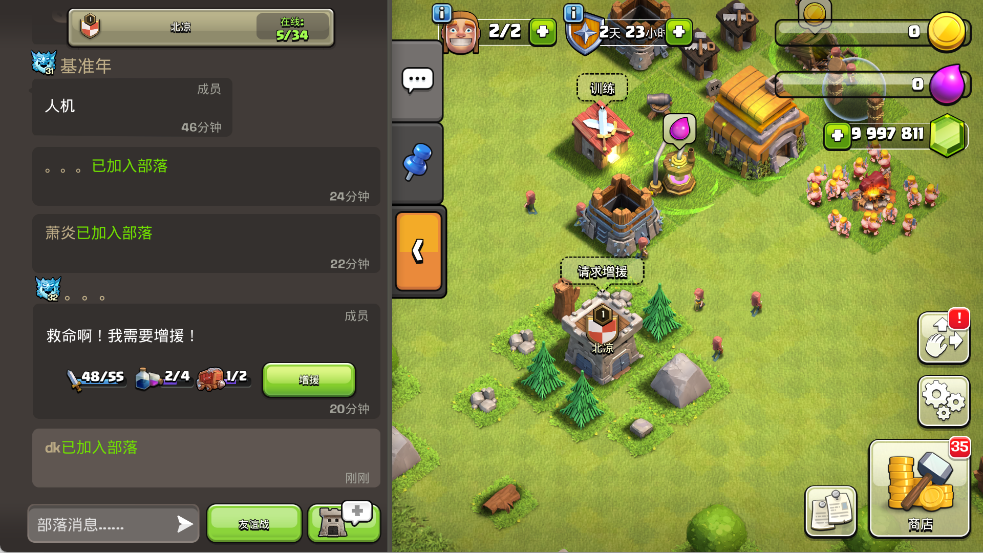Tap the 训练 train label above barracks

(x=602, y=88)
